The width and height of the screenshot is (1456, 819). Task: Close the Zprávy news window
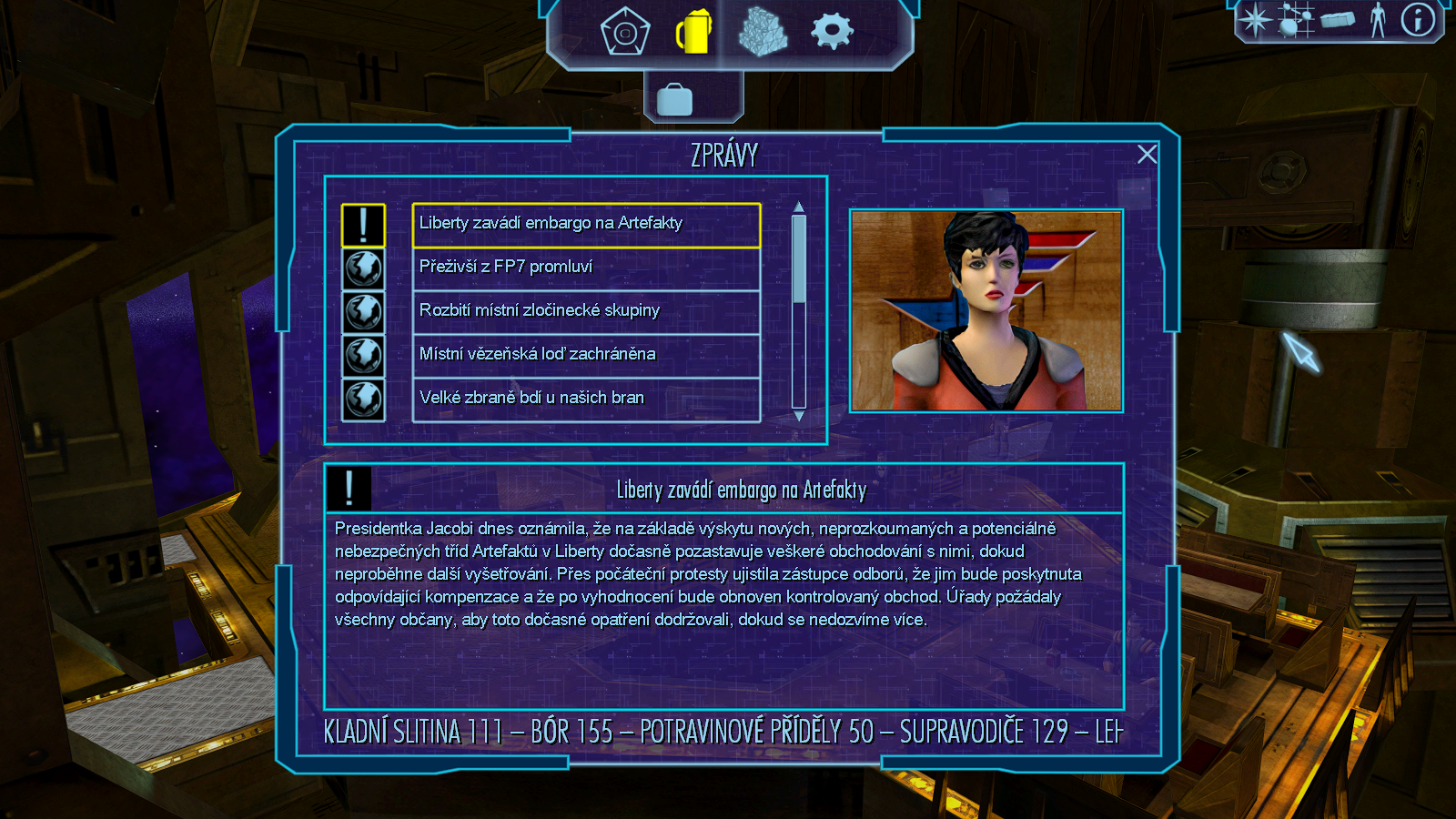[x=1147, y=155]
